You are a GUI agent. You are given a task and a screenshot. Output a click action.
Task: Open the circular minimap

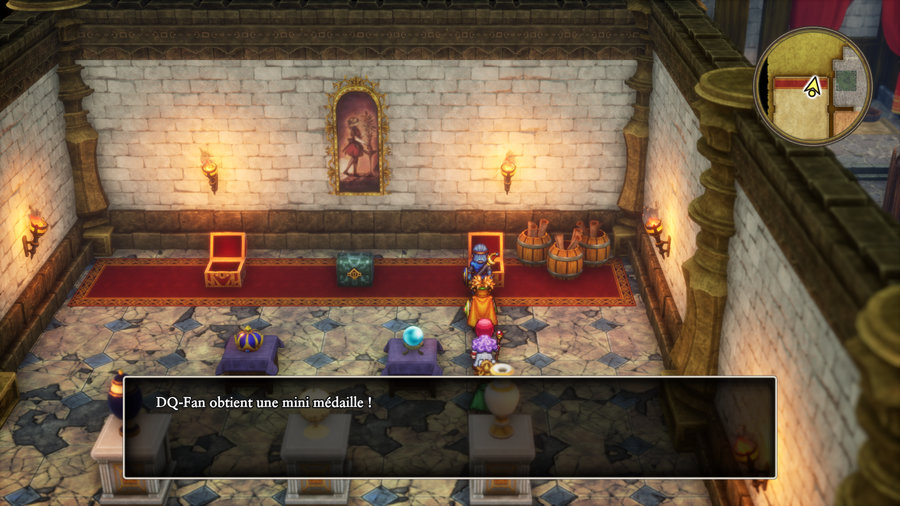(x=812, y=86)
